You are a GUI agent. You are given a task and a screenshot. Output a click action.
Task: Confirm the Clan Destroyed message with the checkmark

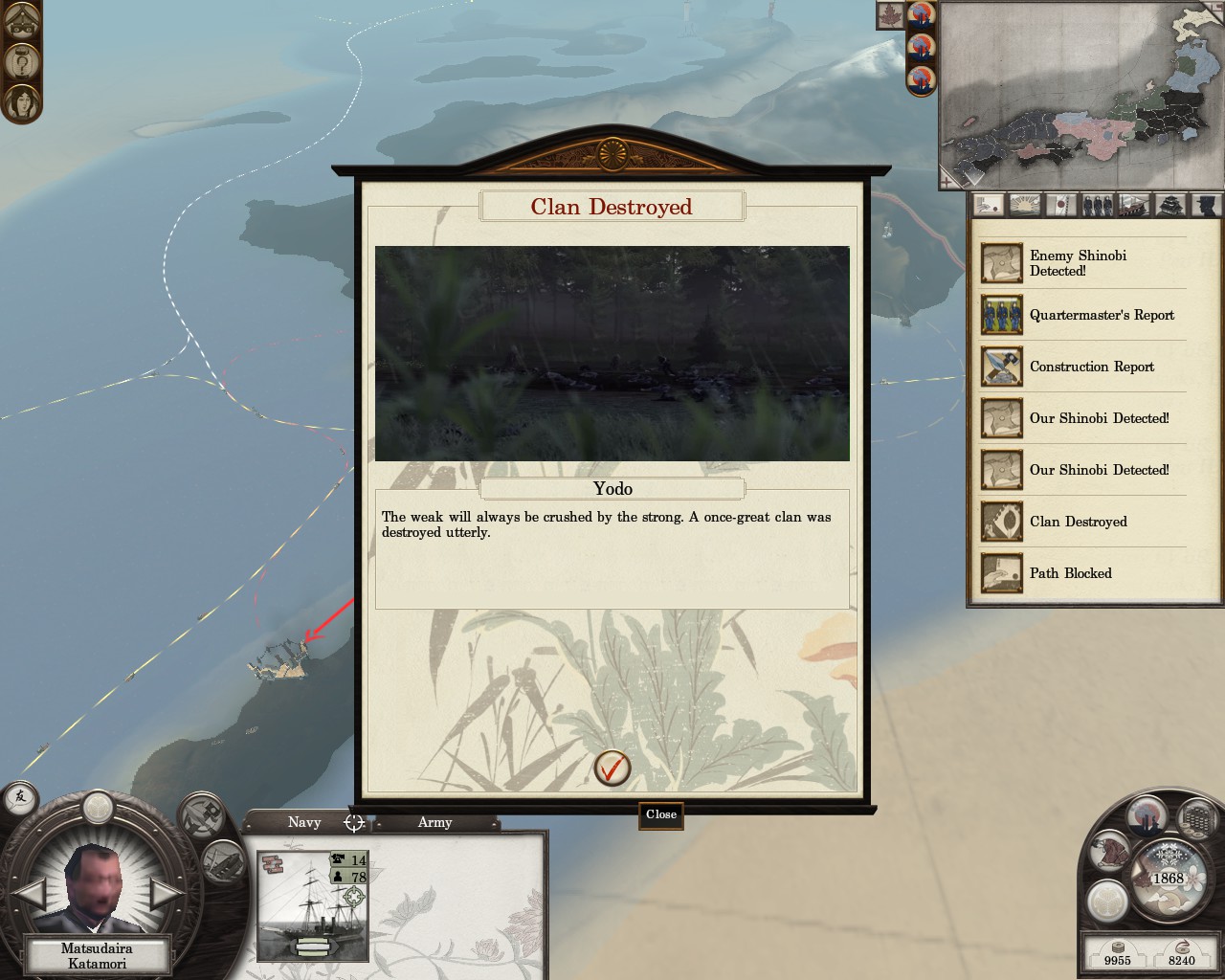[612, 768]
